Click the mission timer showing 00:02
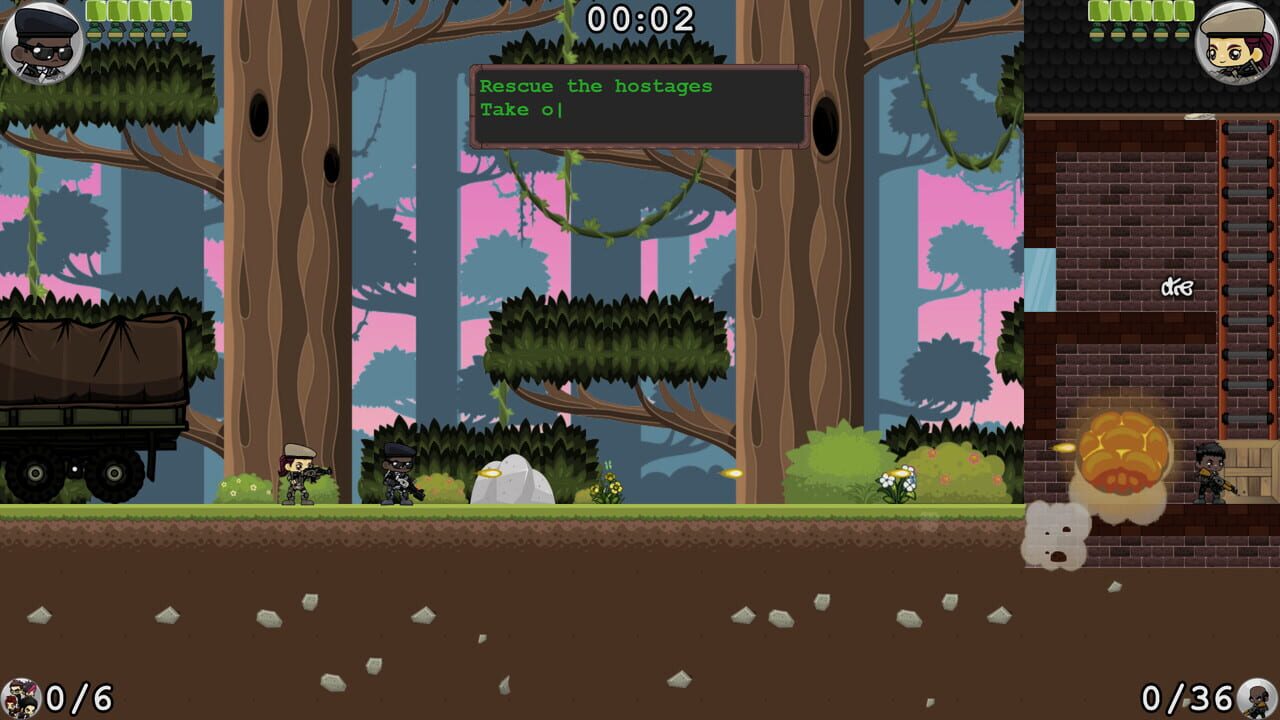The image size is (1280, 720). pyautogui.click(x=640, y=17)
